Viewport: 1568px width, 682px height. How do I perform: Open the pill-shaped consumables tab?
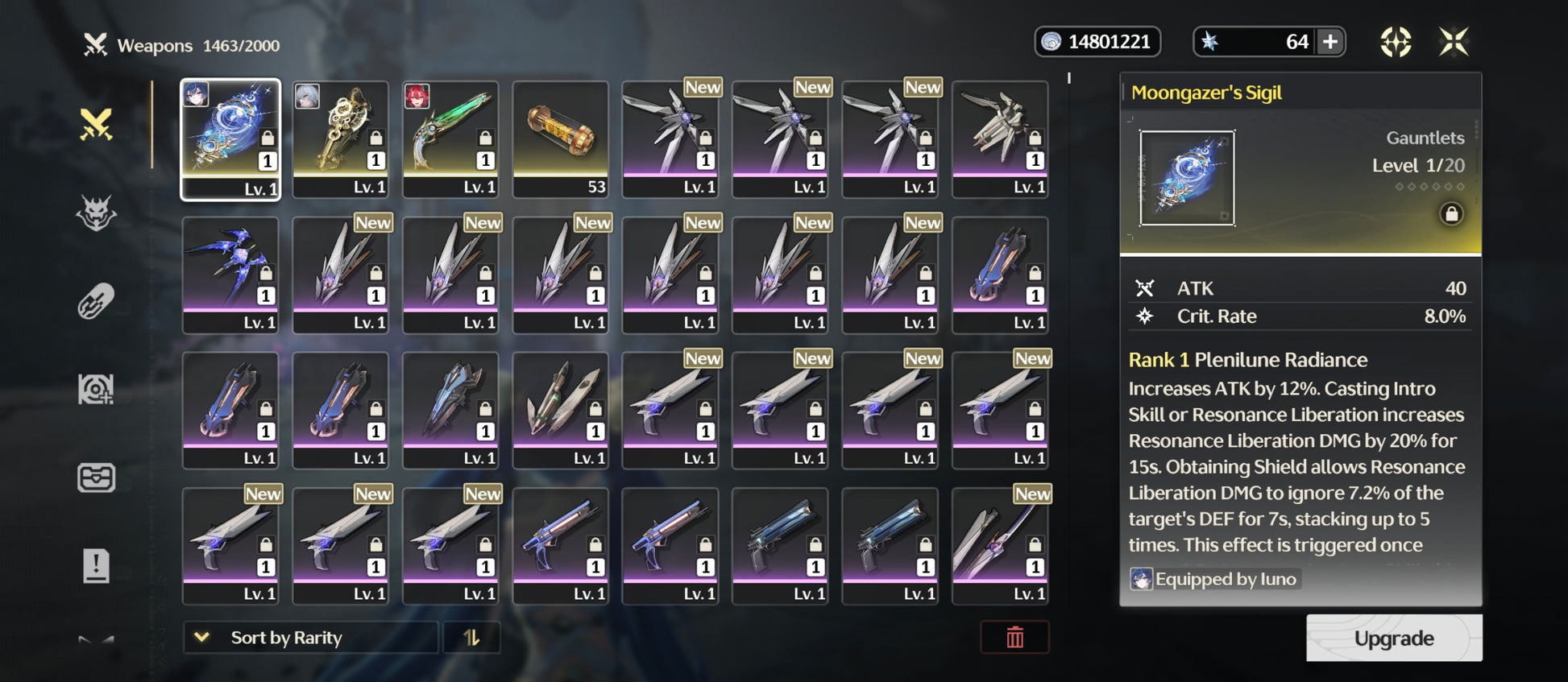point(96,302)
